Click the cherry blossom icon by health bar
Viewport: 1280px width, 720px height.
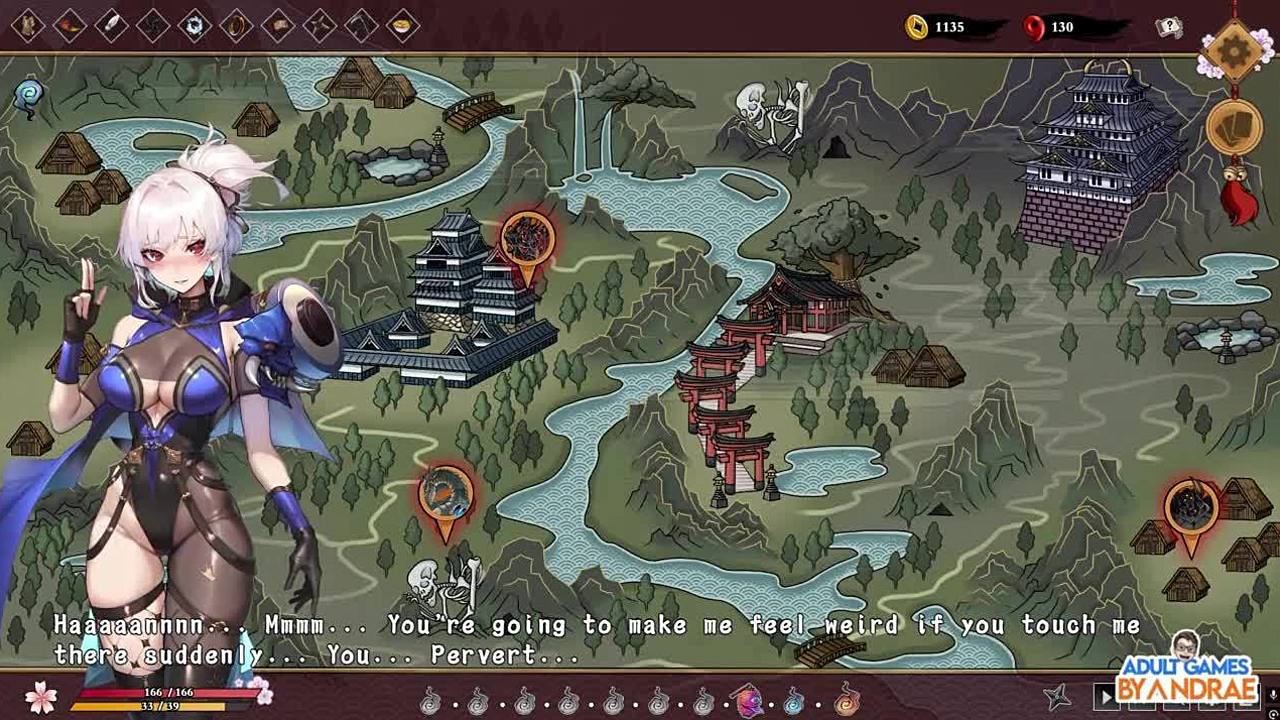click(40, 697)
